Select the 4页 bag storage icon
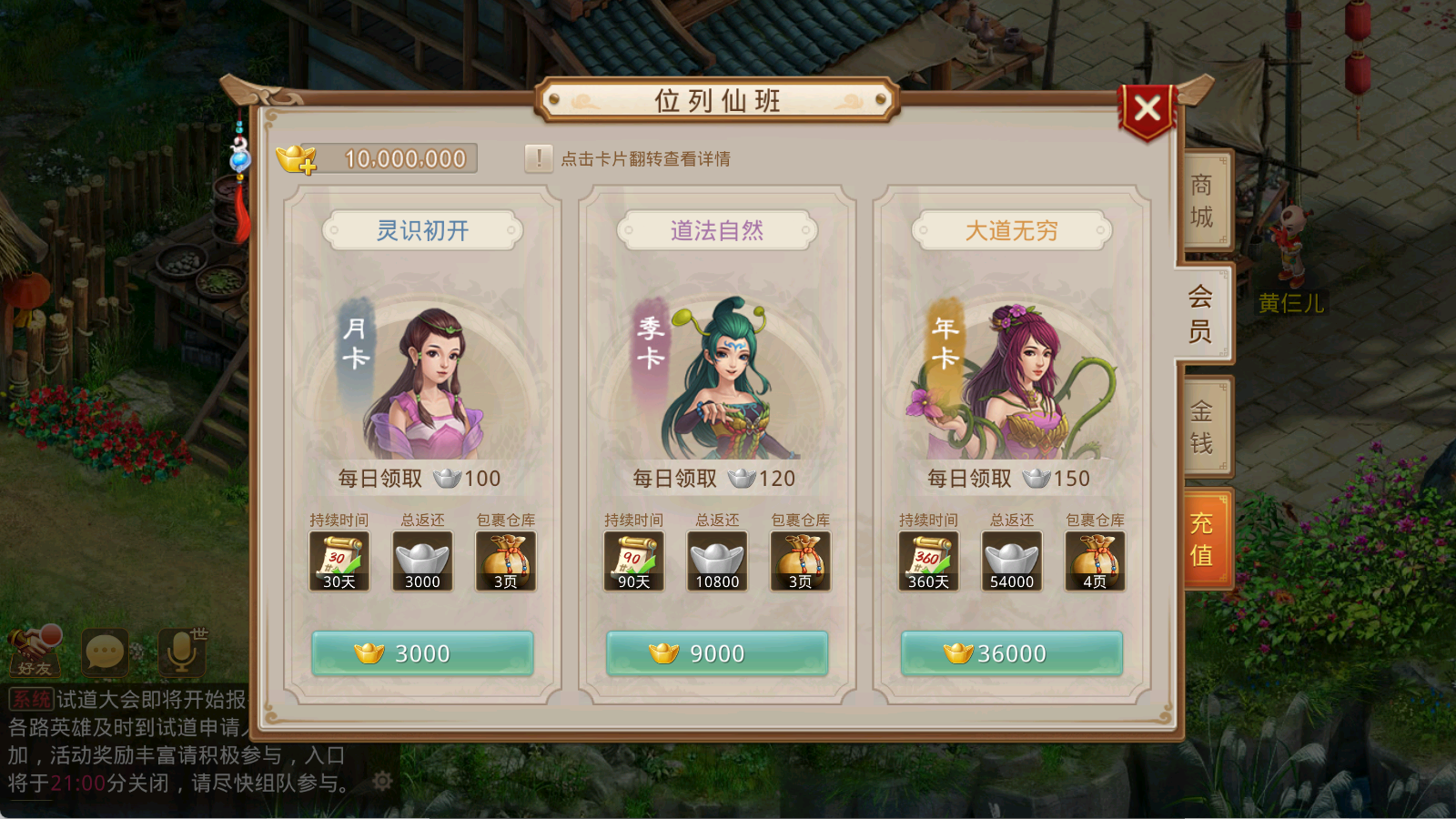The height and width of the screenshot is (819, 1456). tap(1095, 561)
